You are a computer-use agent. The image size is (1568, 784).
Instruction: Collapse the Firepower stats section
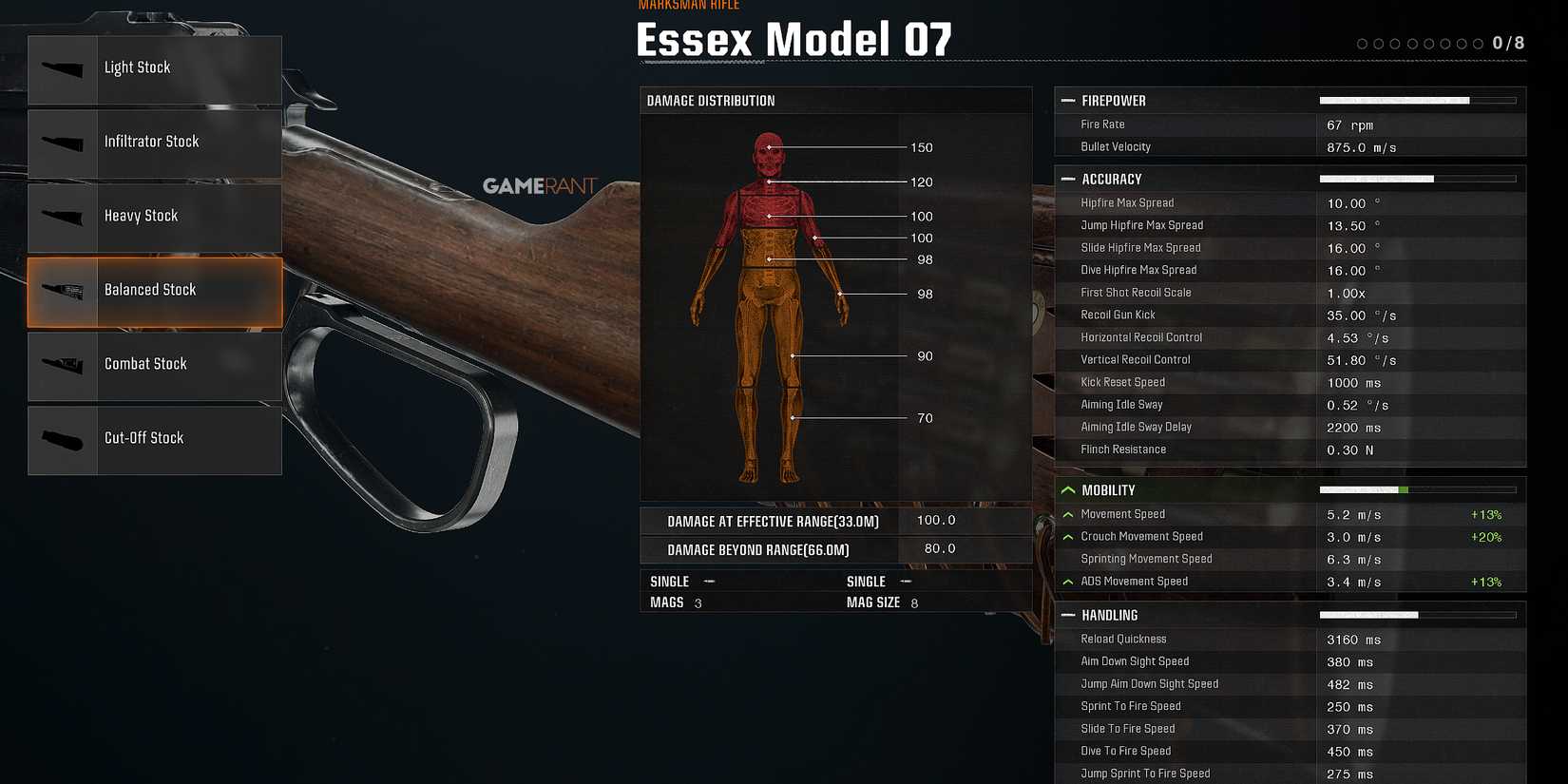pyautogui.click(x=1068, y=100)
